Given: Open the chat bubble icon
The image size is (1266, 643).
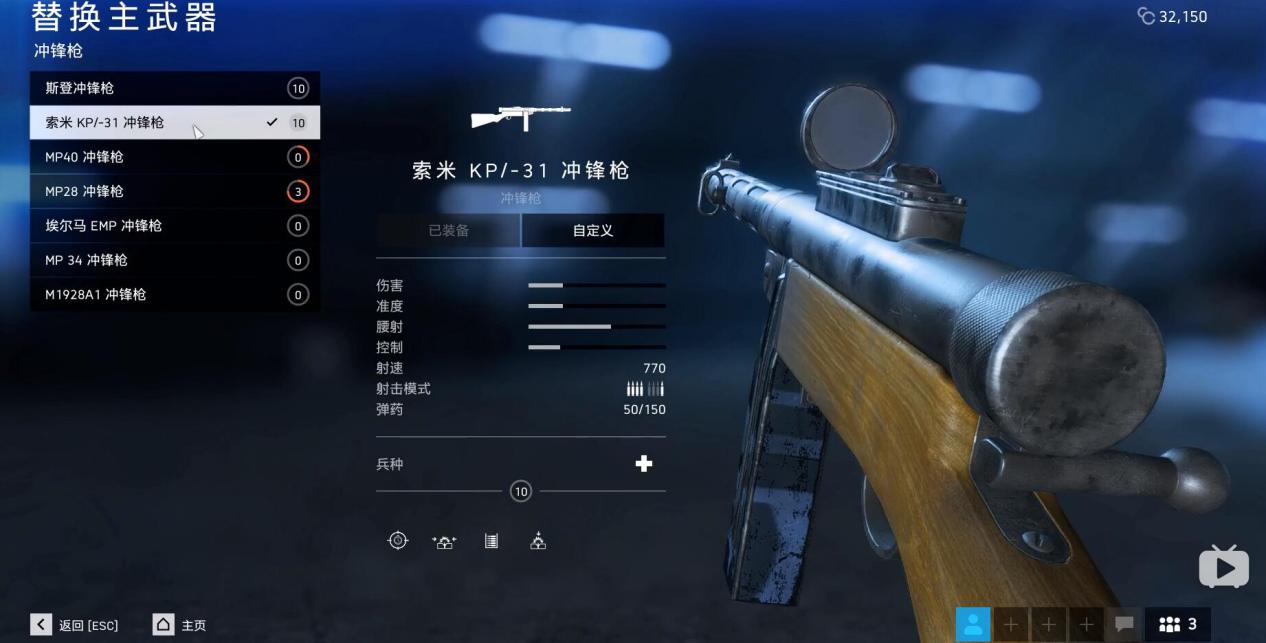Looking at the screenshot, I should pyautogui.click(x=1124, y=624).
